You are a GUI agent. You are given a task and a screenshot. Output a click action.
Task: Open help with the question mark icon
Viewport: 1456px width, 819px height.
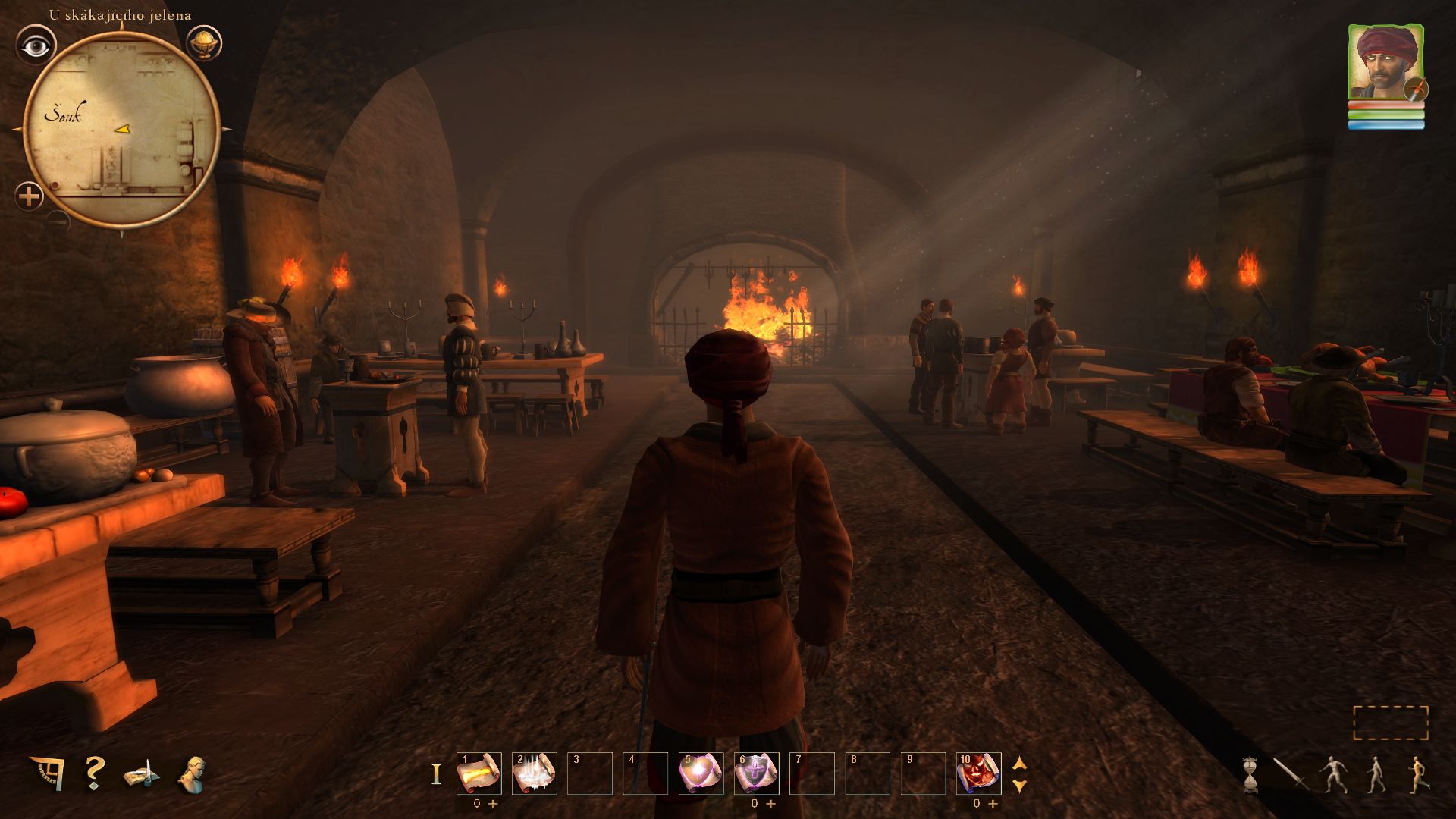[94, 773]
